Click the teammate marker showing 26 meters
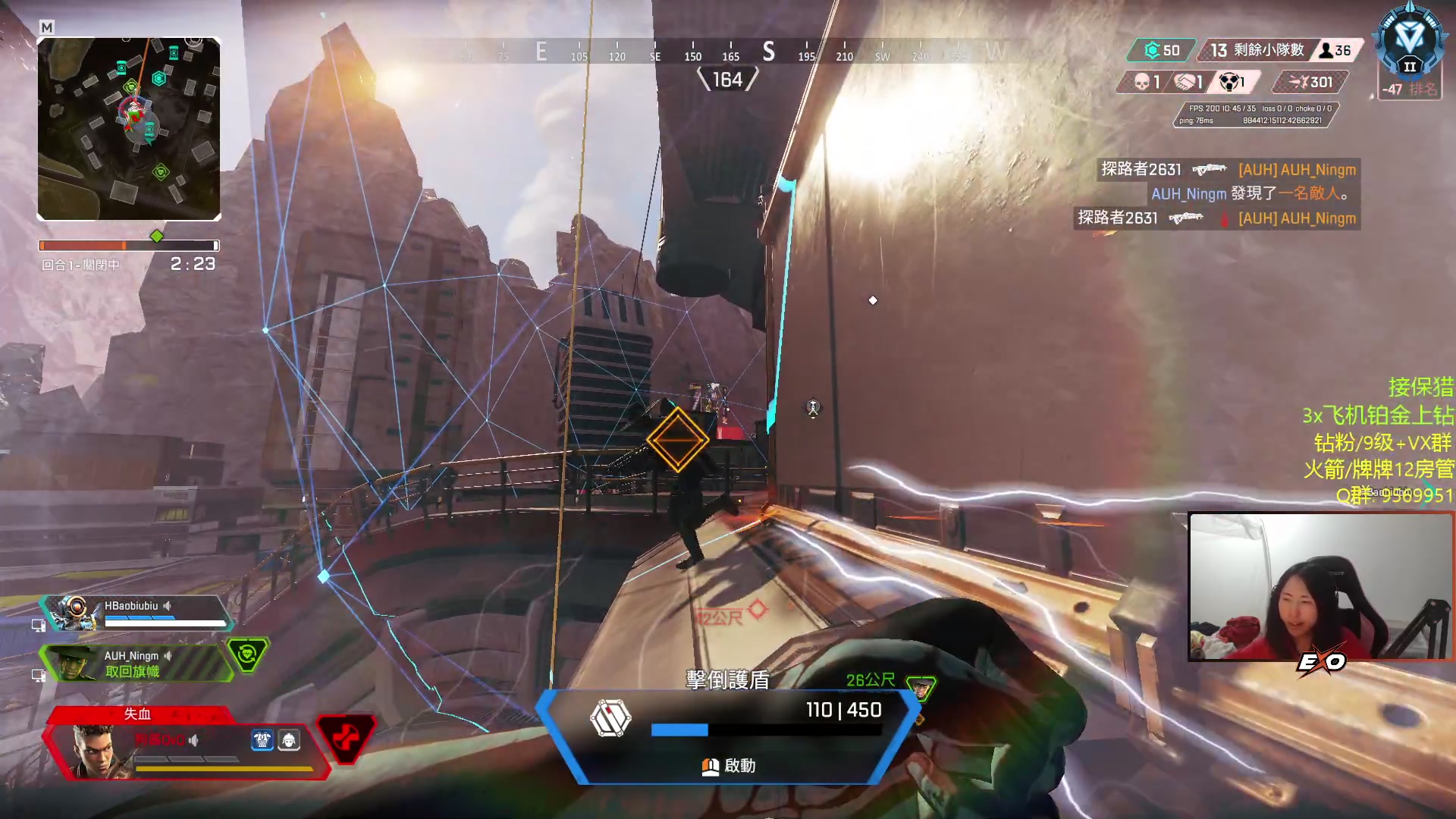Image resolution: width=1456 pixels, height=819 pixels. tap(921, 687)
